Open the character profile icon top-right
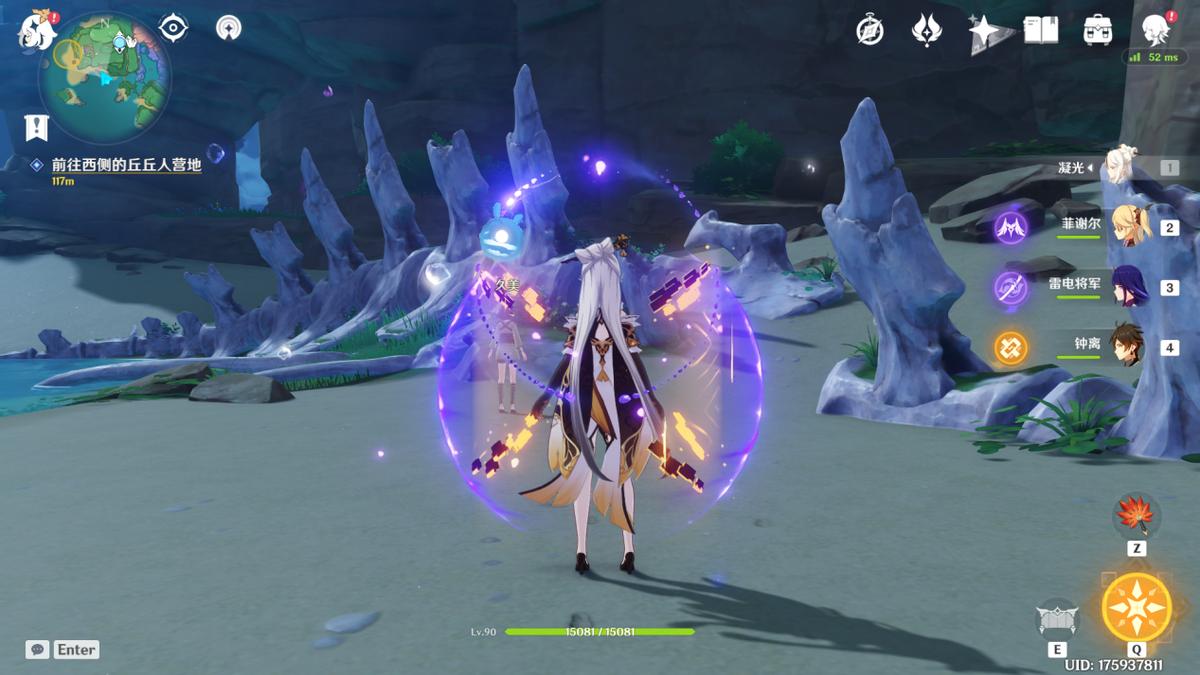 (1156, 29)
